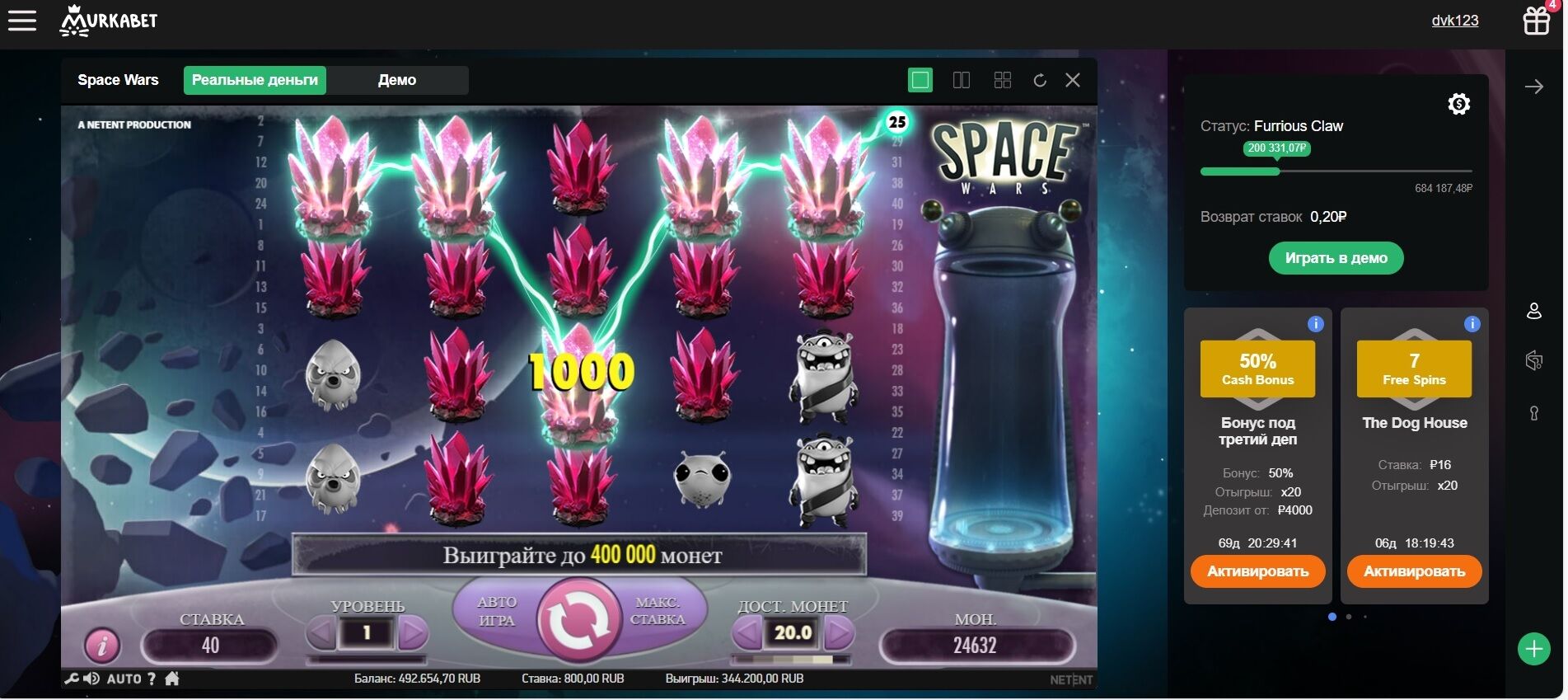Viewport: 1568px width, 700px height.
Task: Spin the reels with the center button
Action: coord(578,620)
